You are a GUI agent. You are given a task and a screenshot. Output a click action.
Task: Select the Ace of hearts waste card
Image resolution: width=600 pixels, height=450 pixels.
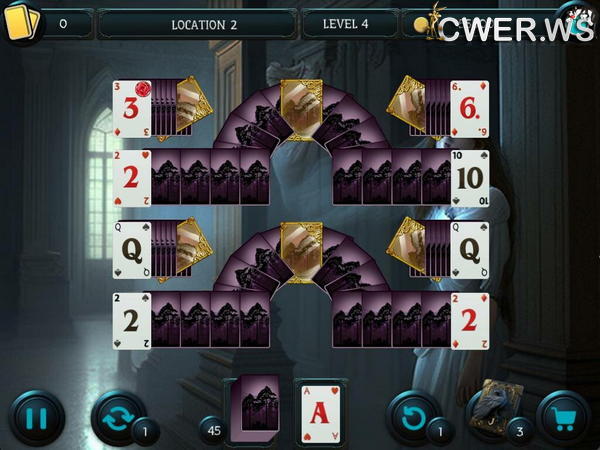321,409
